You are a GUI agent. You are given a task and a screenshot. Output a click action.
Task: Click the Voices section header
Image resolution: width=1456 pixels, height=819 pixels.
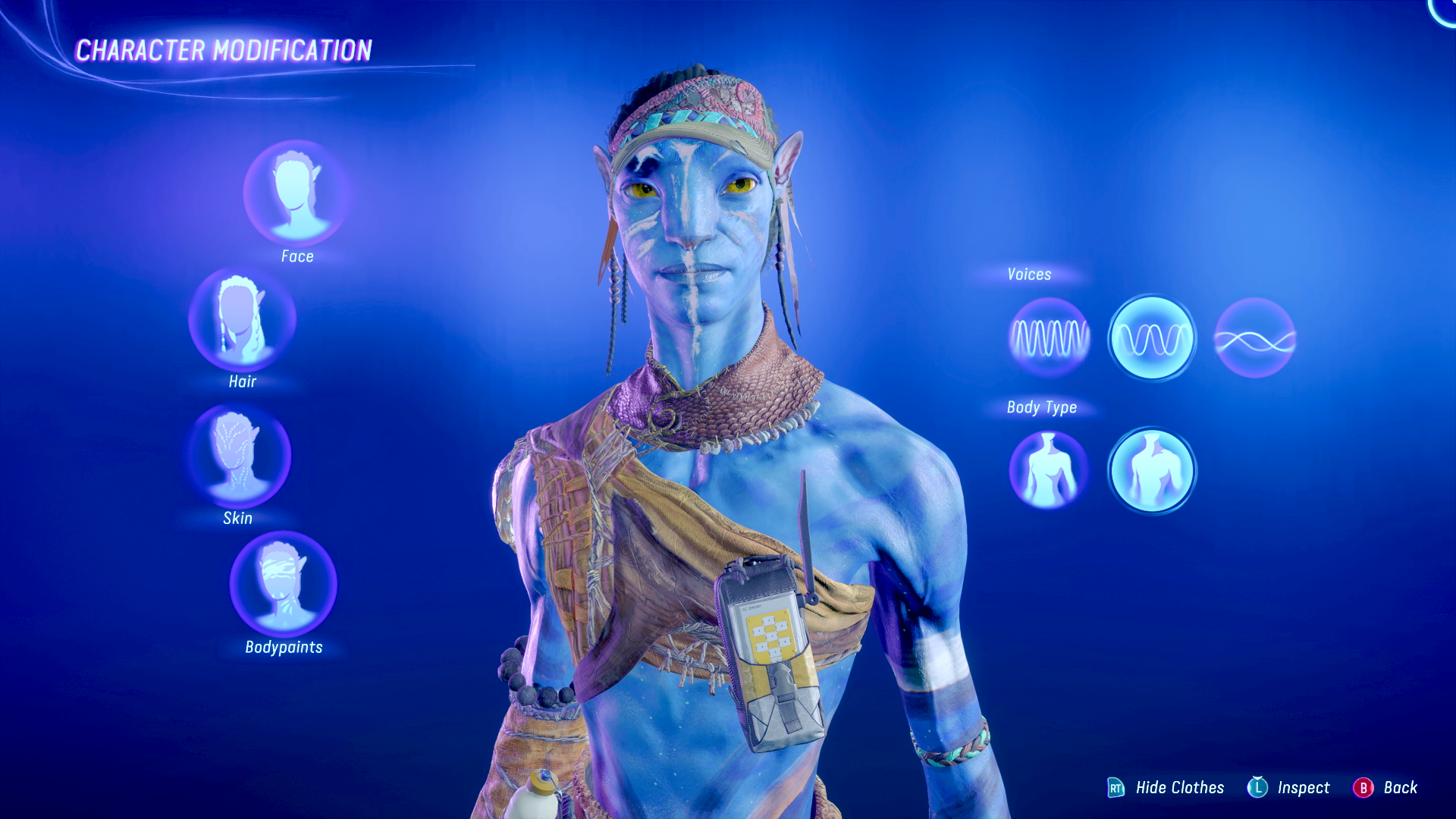coord(1028,275)
